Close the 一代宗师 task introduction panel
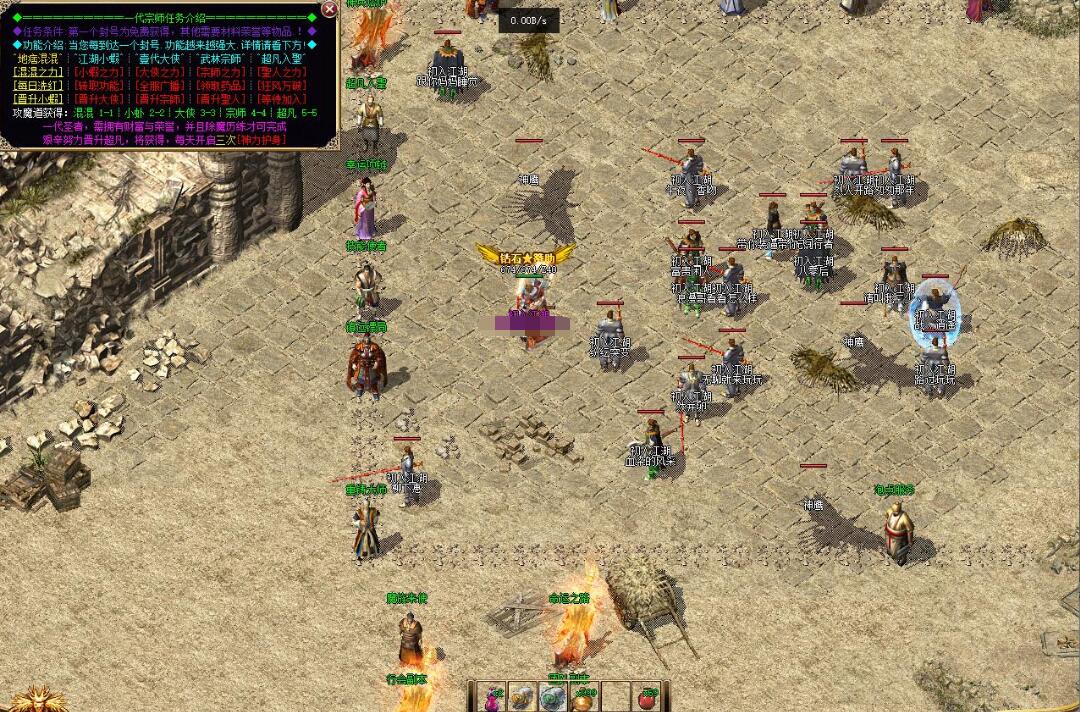 click(329, 10)
